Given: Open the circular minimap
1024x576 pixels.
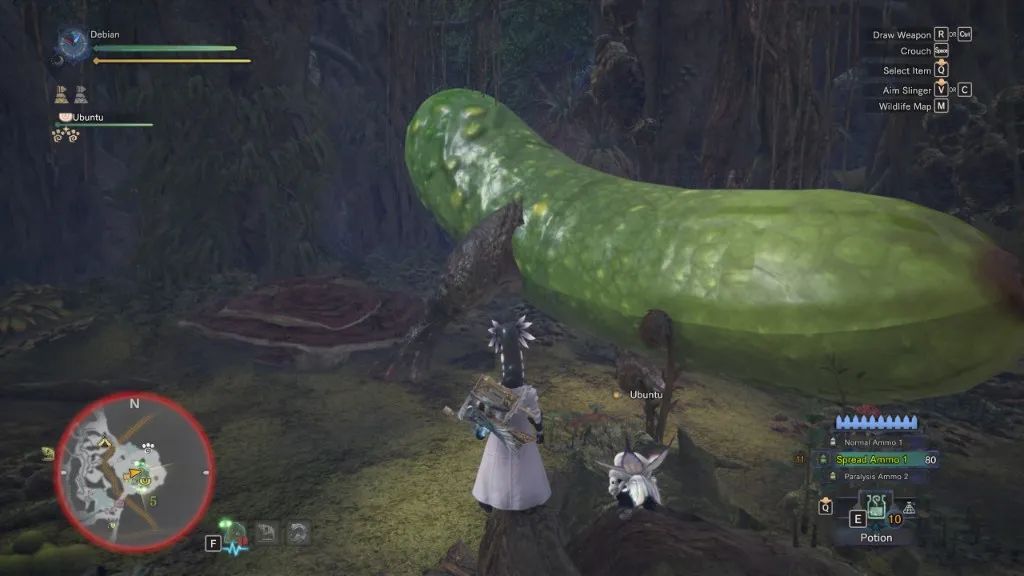Looking at the screenshot, I should coord(134,472).
